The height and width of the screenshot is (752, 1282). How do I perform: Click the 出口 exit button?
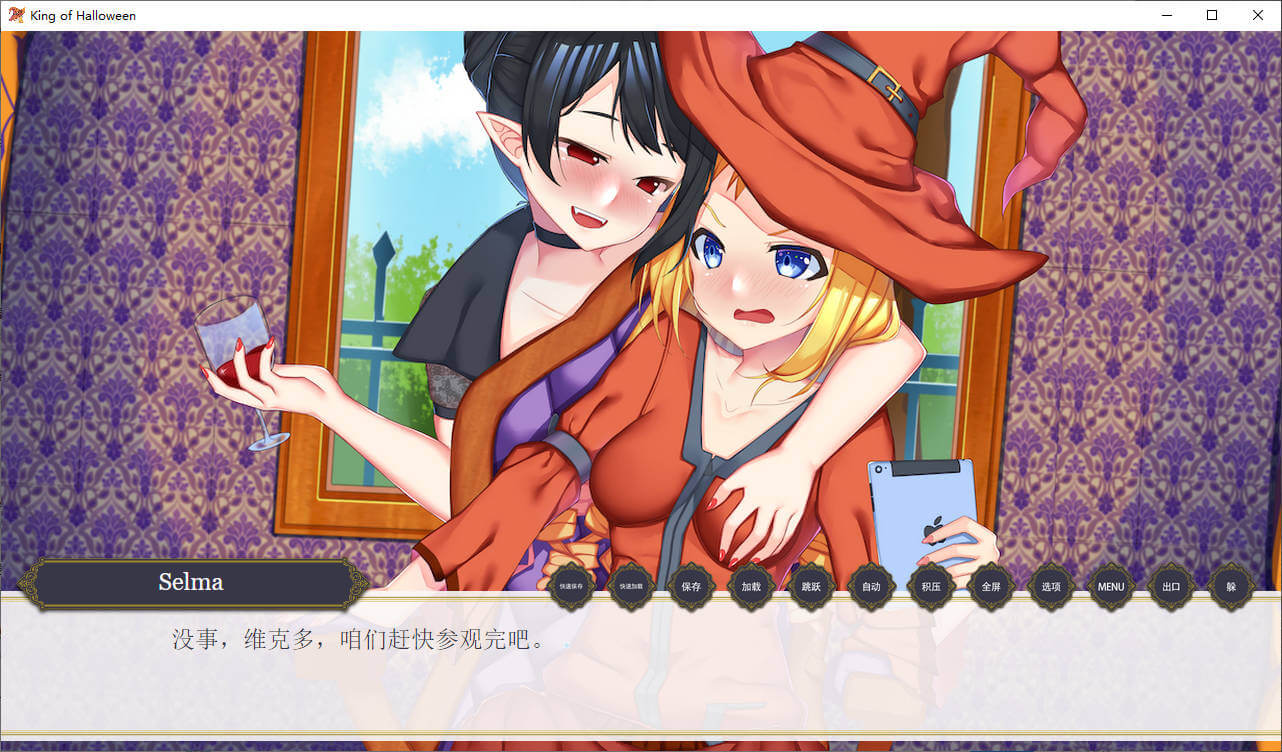[1171, 587]
